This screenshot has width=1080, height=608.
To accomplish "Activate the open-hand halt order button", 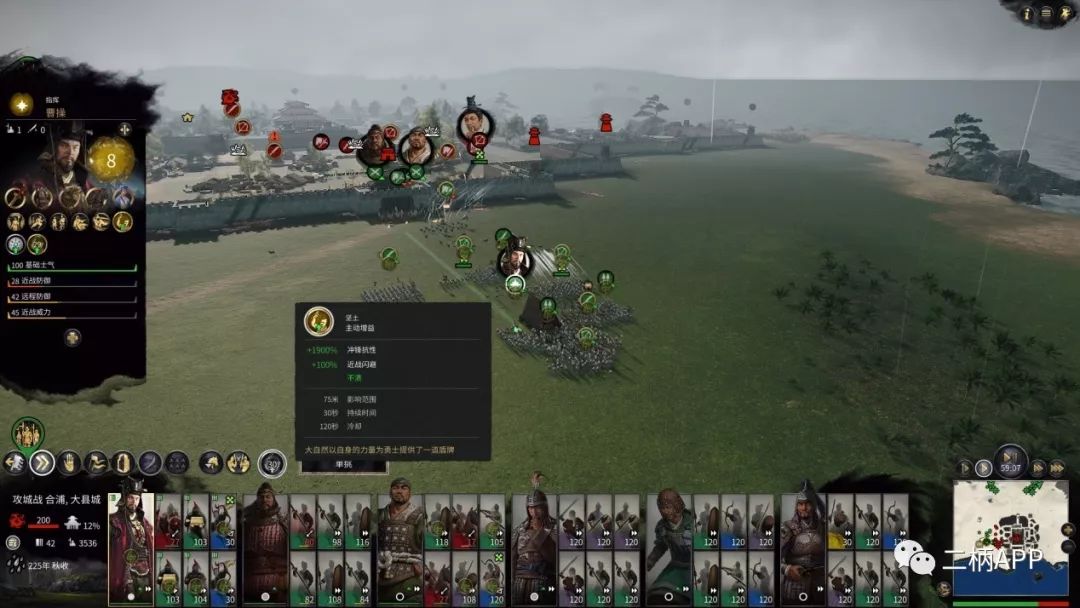I will [x=69, y=462].
